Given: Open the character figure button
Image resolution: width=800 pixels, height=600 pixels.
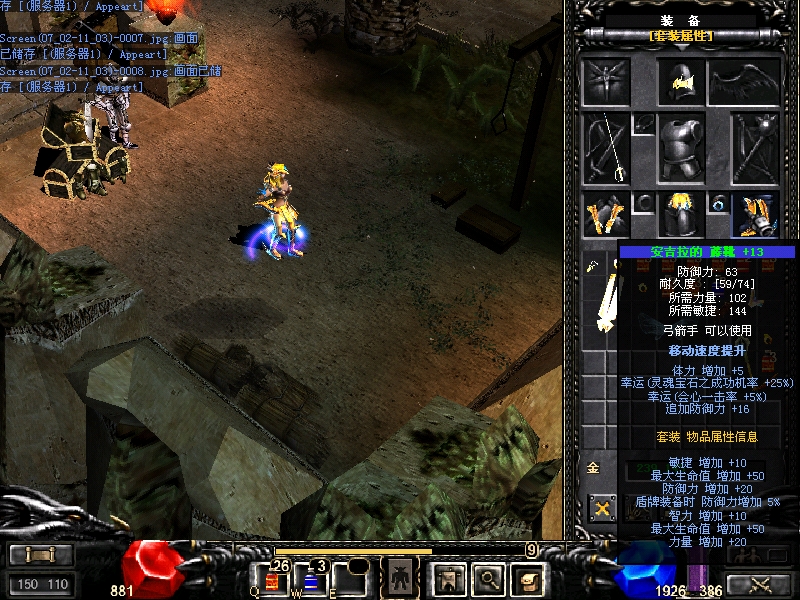Looking at the screenshot, I should pyautogui.click(x=399, y=577).
